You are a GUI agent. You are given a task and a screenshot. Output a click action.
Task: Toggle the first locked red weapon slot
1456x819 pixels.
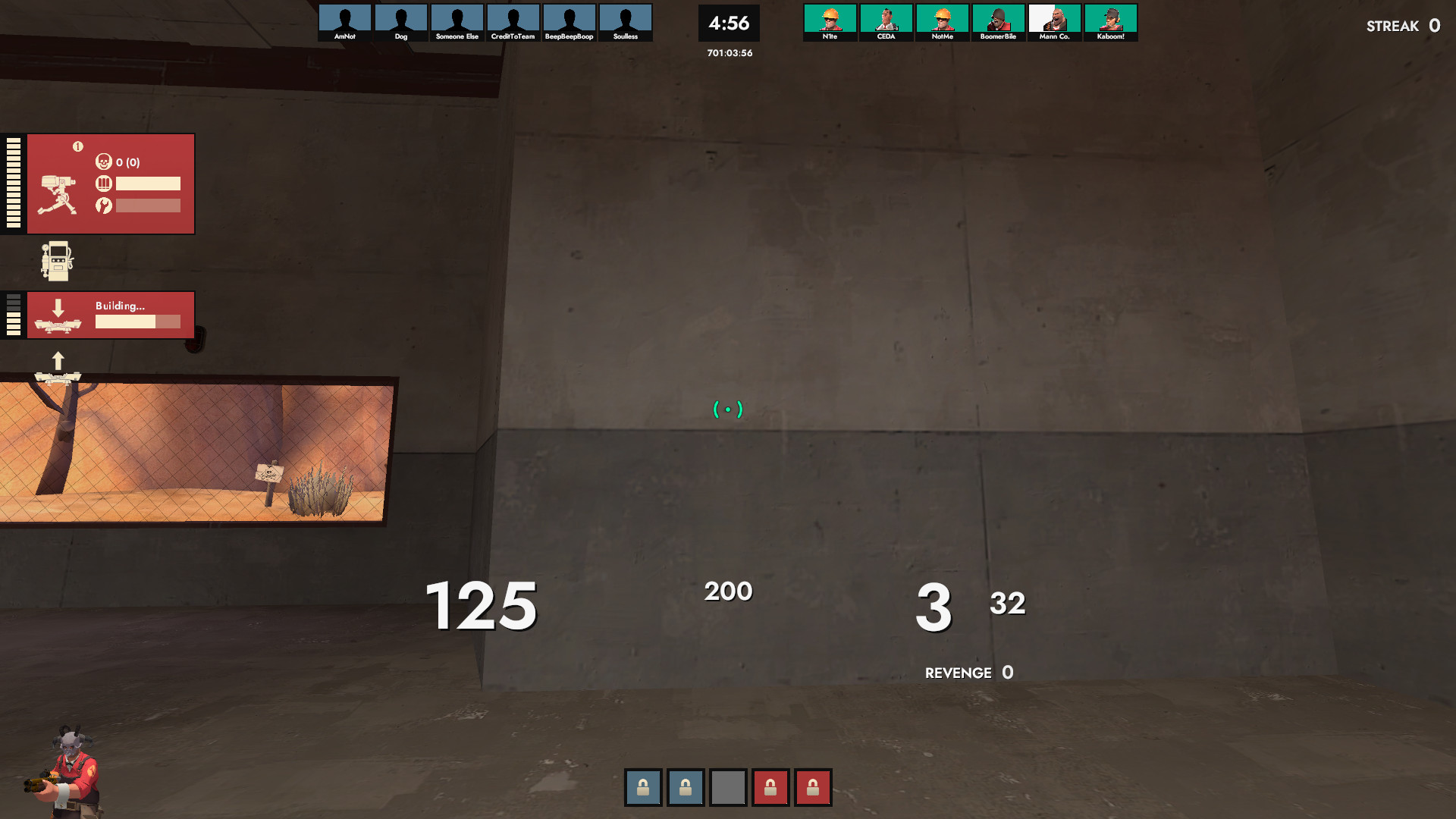(x=770, y=787)
